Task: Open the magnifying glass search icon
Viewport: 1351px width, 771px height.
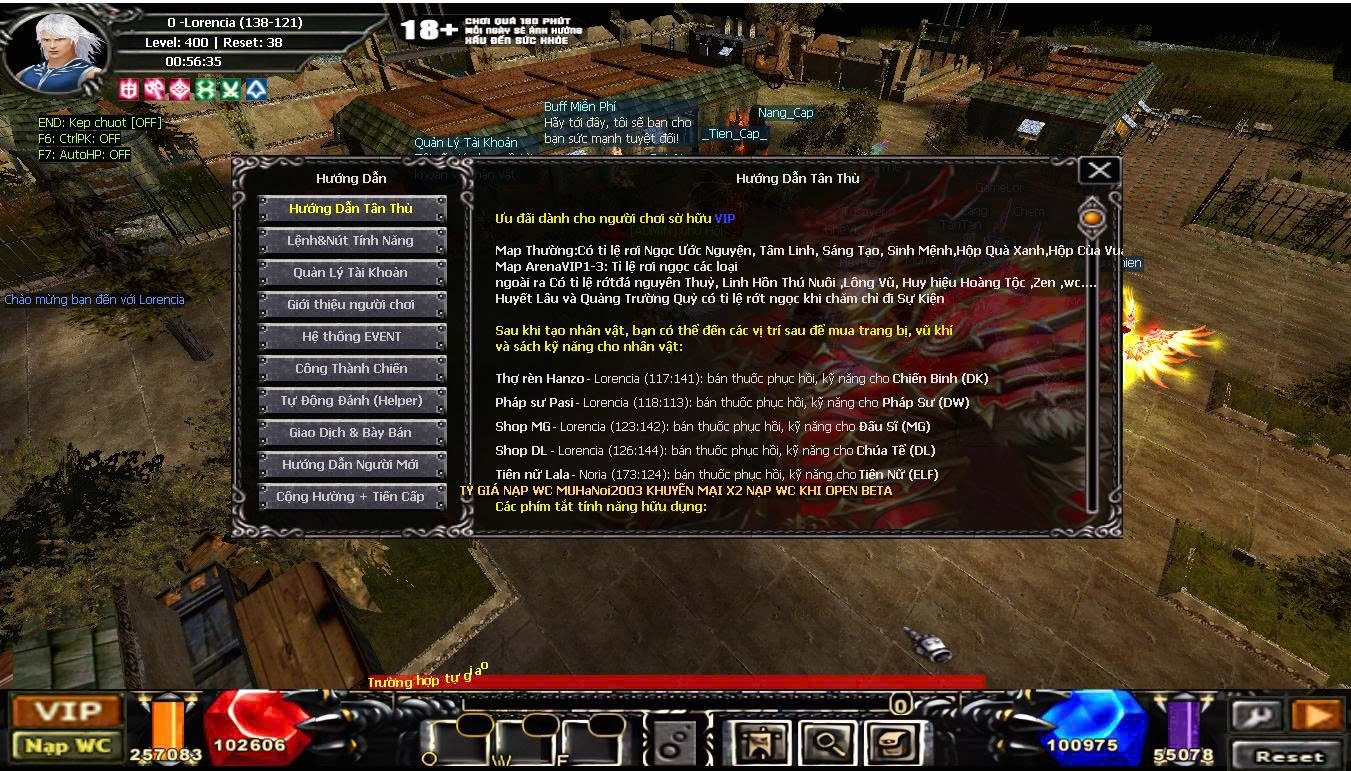Action: (825, 743)
